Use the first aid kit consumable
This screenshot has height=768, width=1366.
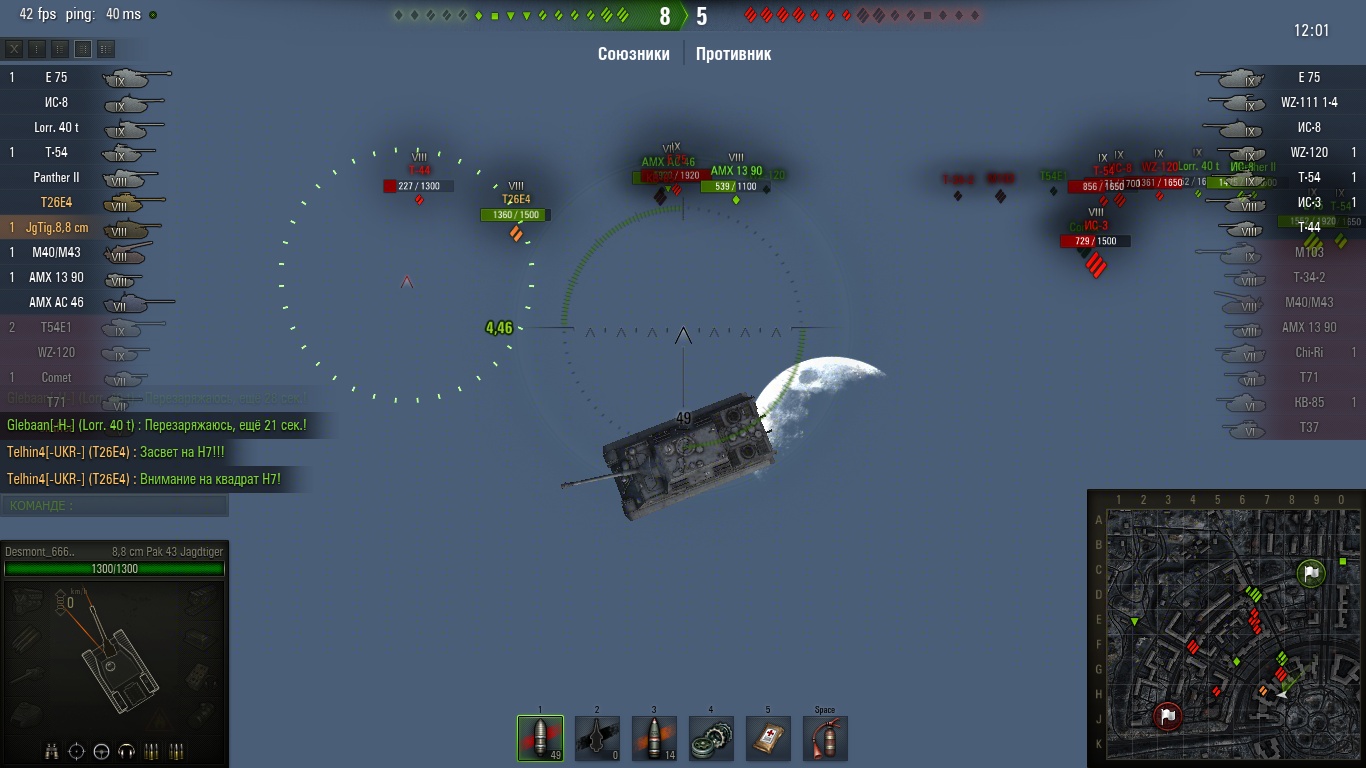[x=768, y=738]
